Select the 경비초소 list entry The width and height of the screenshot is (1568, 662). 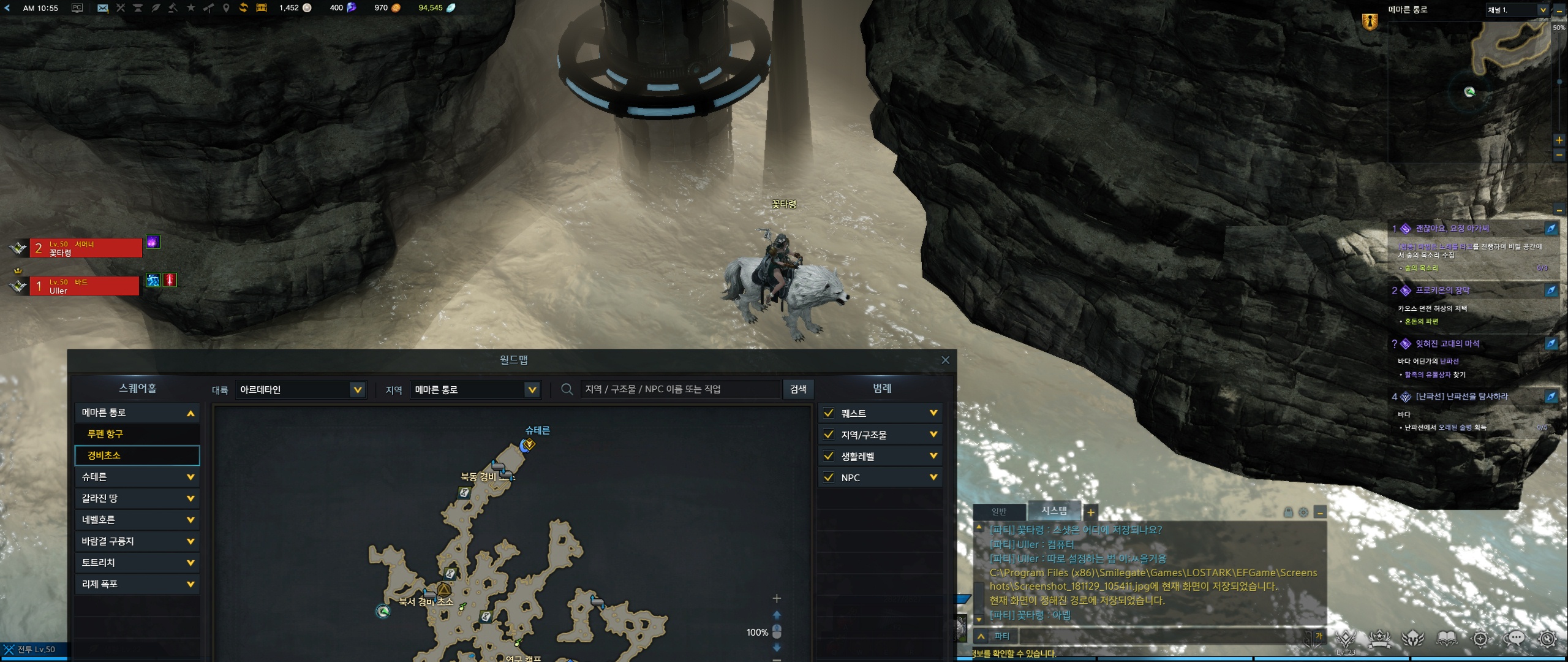136,455
